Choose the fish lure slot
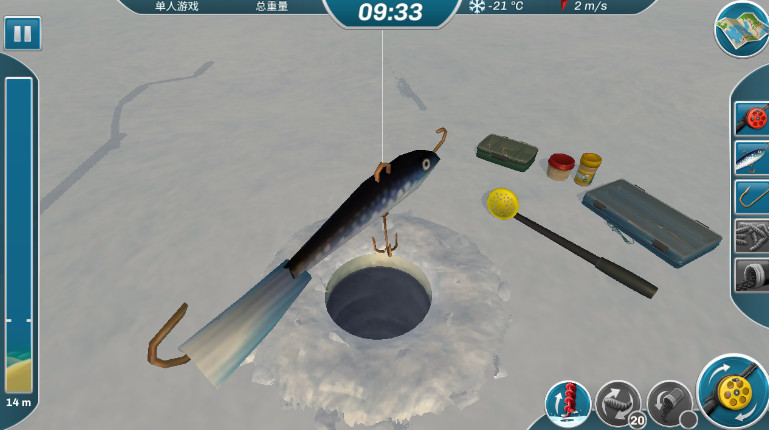The height and width of the screenshot is (430, 769). point(751,157)
